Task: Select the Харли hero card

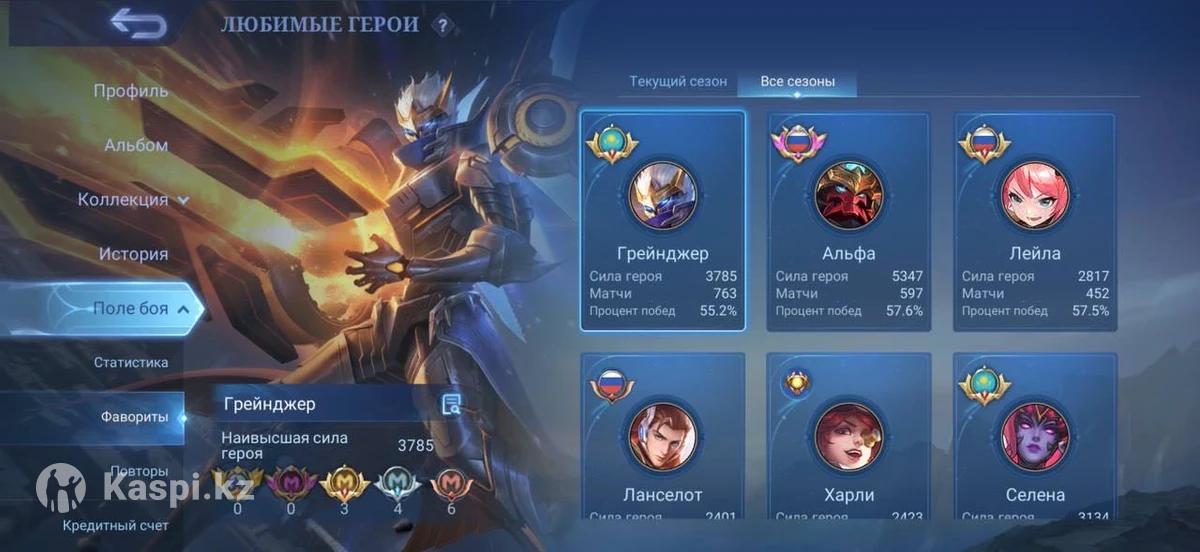Action: (849, 440)
